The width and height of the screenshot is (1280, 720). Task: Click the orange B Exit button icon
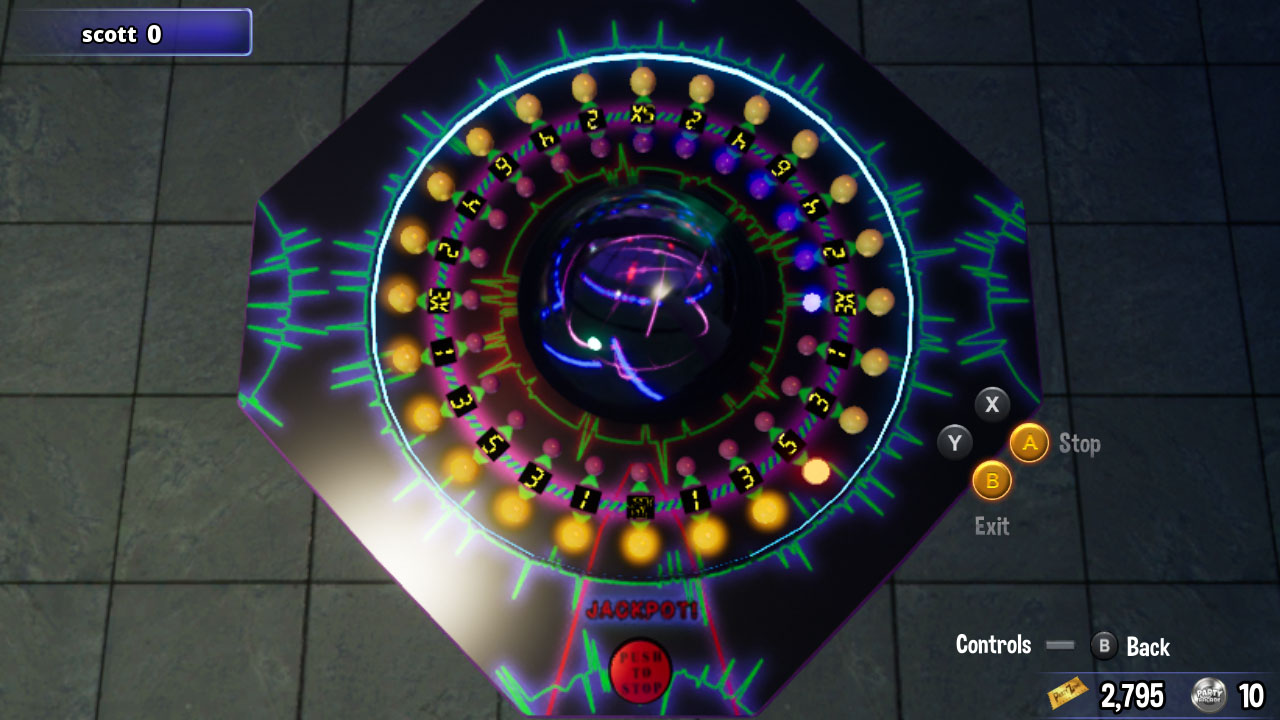(x=991, y=481)
